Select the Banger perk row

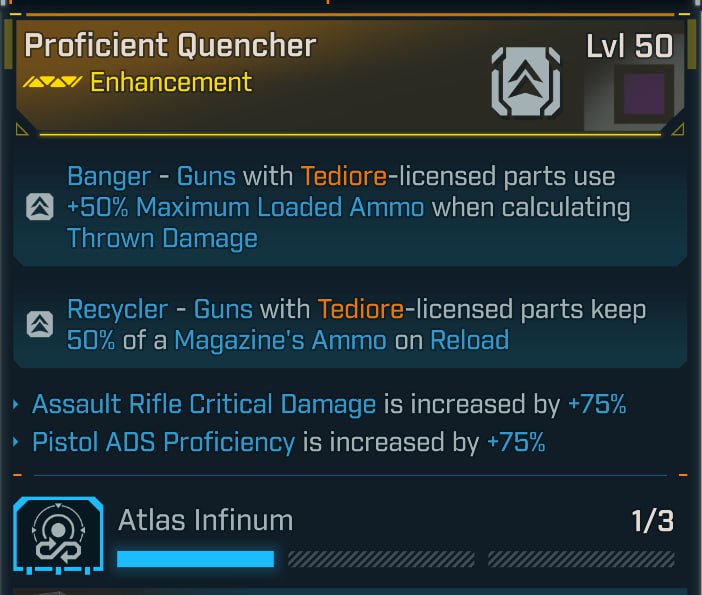tap(350, 208)
